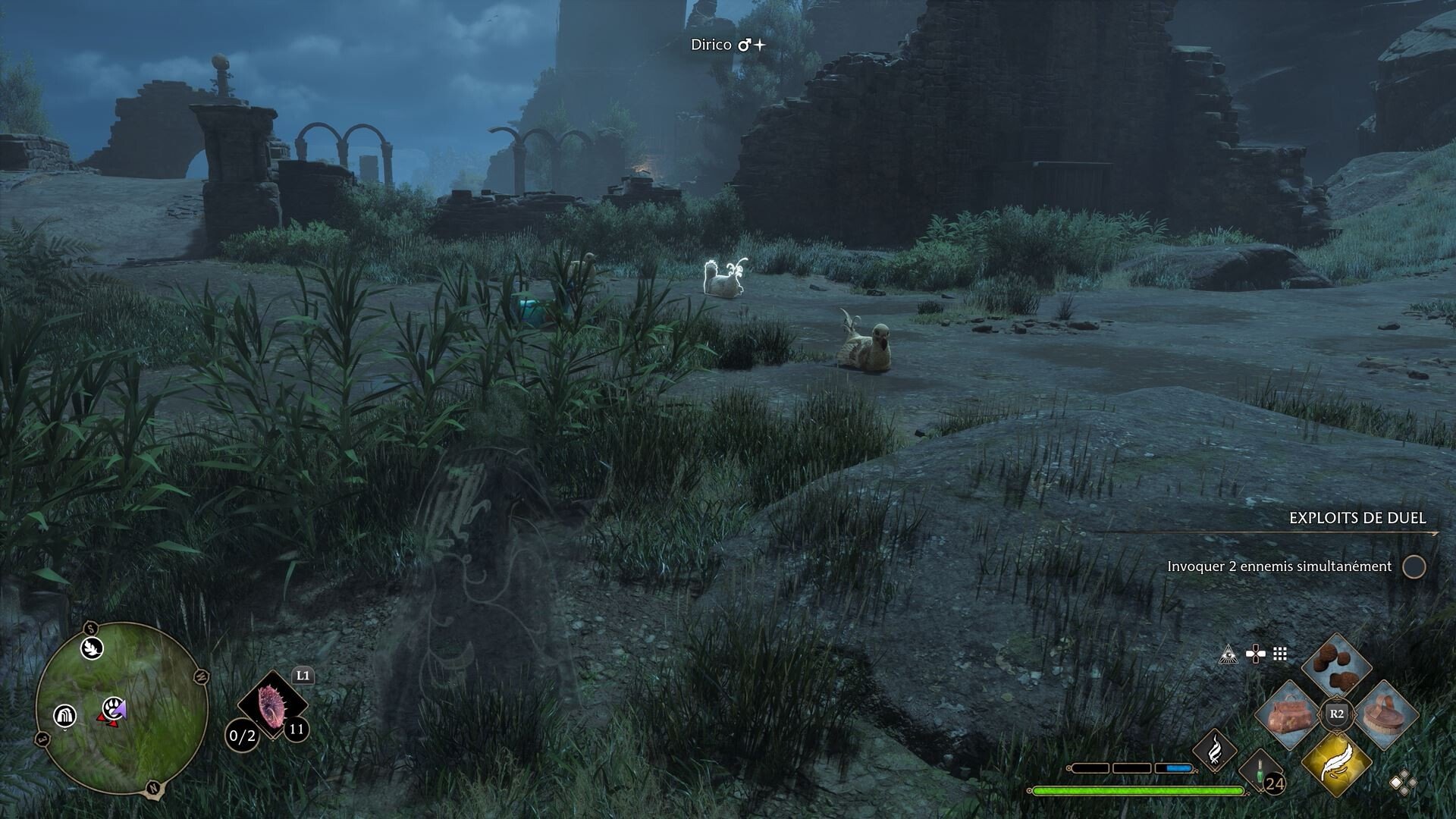Open the Exploits de Duel objective tracker
Viewport: 1456px width, 819px height.
point(1357,518)
